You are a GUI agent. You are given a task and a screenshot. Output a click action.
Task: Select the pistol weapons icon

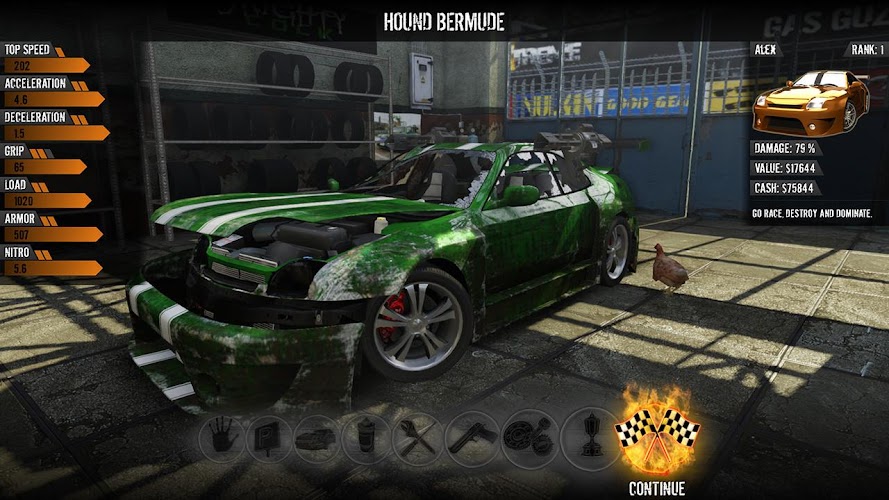(470, 437)
